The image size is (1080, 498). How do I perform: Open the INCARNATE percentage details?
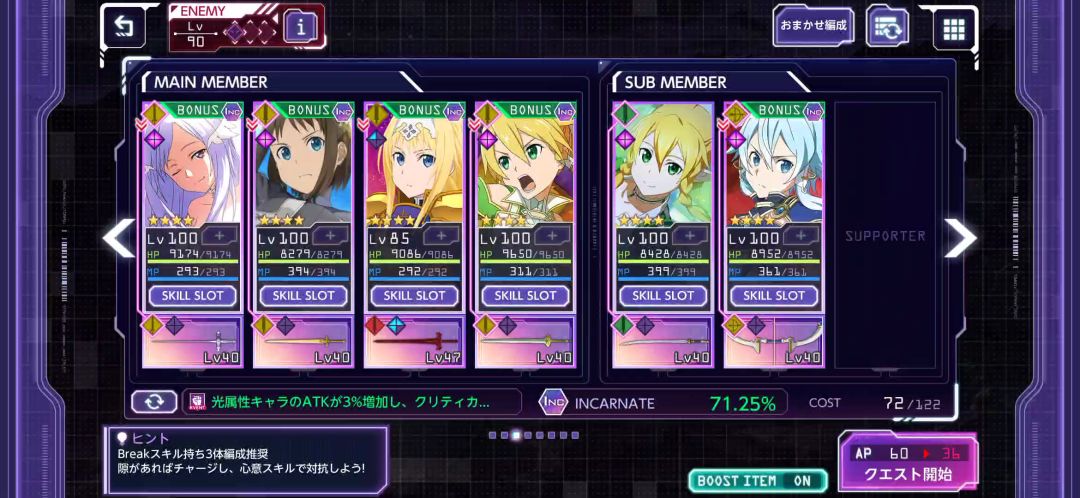pos(660,403)
